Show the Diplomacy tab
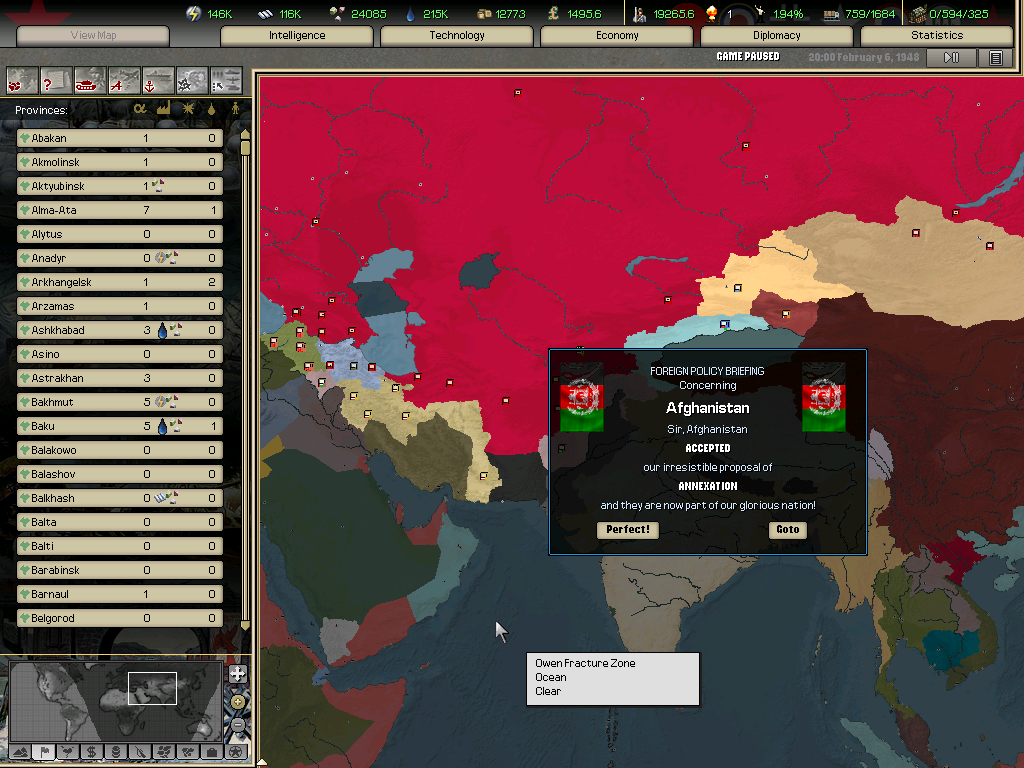Viewport: 1024px width, 768px height. point(777,36)
